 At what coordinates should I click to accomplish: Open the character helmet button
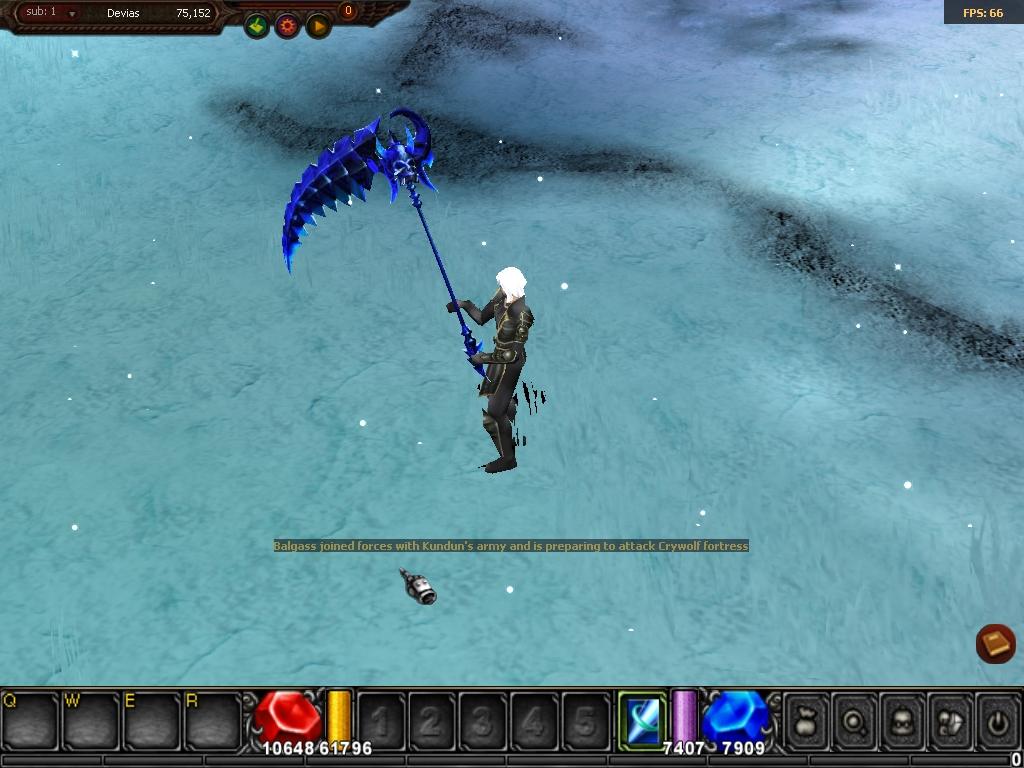903,720
